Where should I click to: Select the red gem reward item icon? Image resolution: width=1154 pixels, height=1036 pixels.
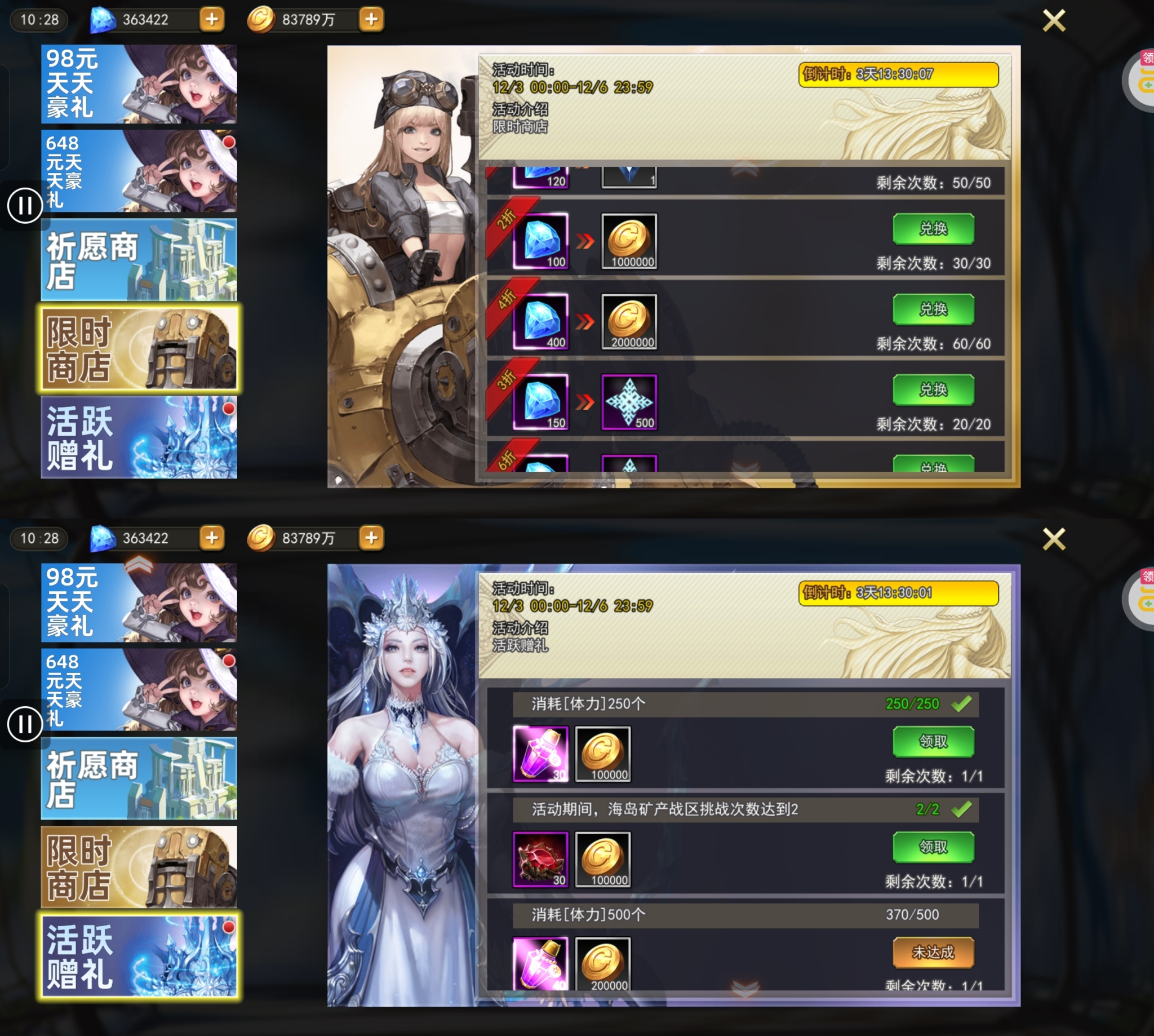[539, 860]
